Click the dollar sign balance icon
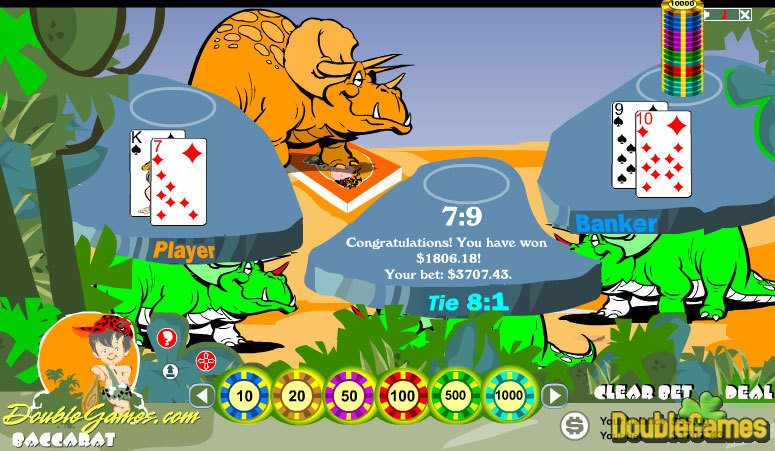775x451 pixels. 575,426
